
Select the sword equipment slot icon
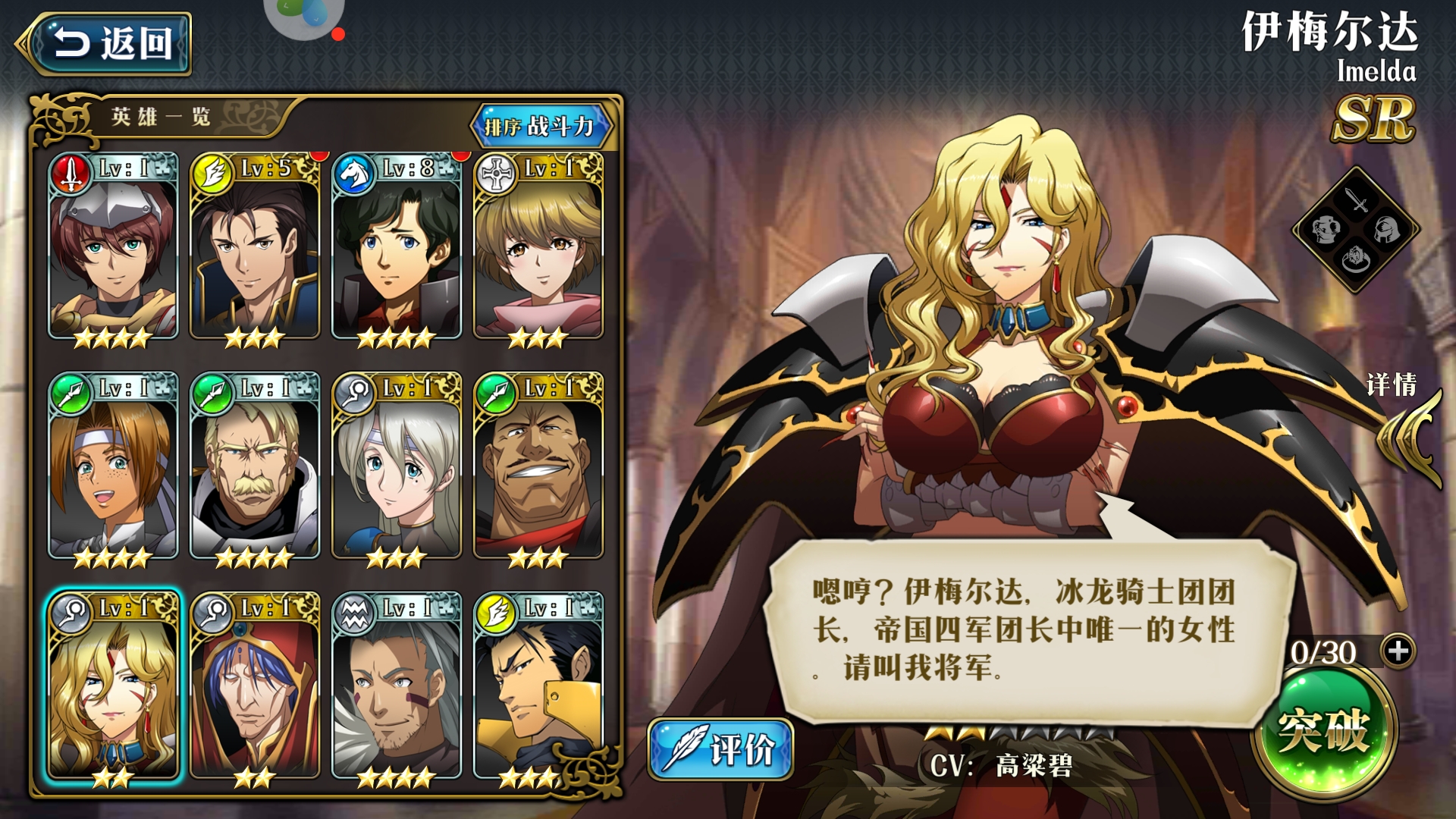pos(1357,199)
